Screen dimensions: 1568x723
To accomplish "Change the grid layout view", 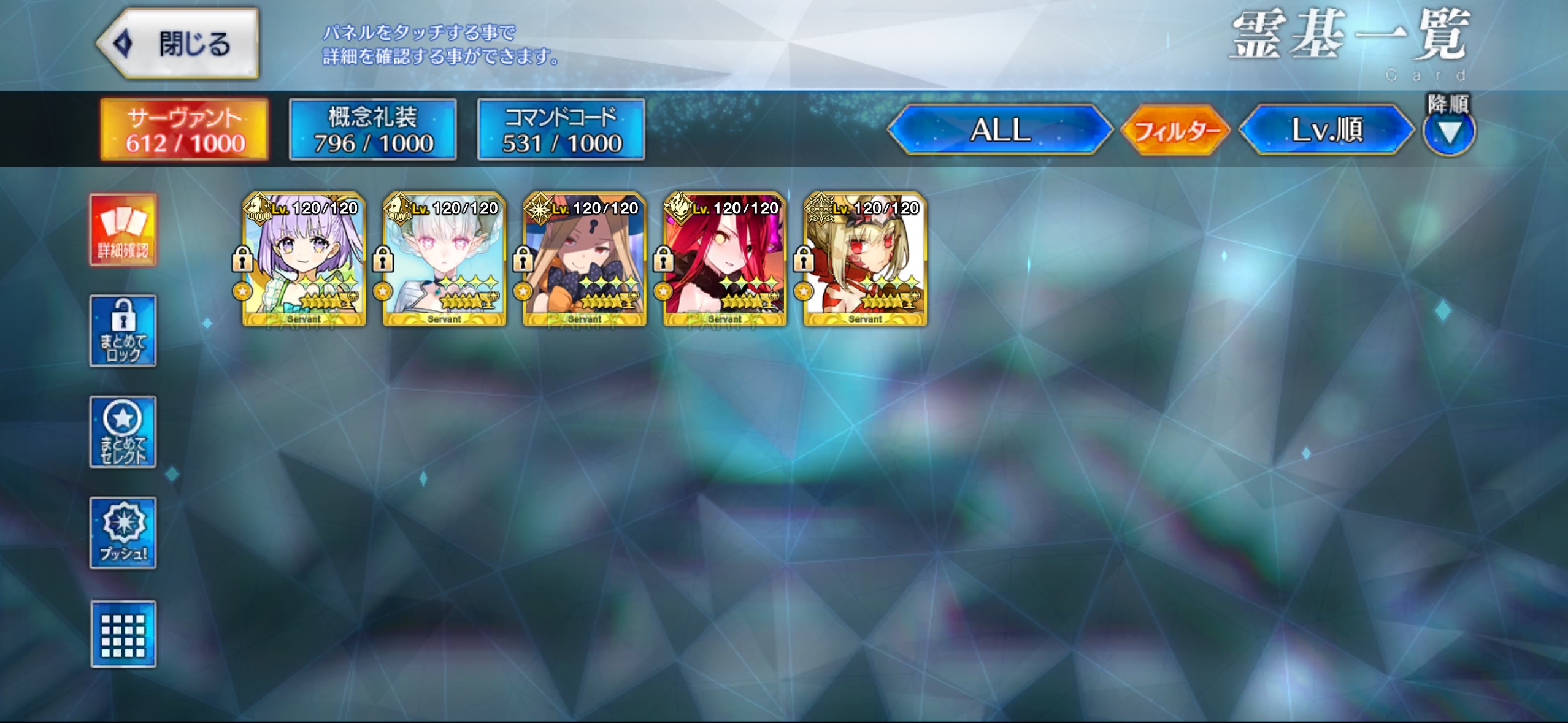I will [x=123, y=633].
